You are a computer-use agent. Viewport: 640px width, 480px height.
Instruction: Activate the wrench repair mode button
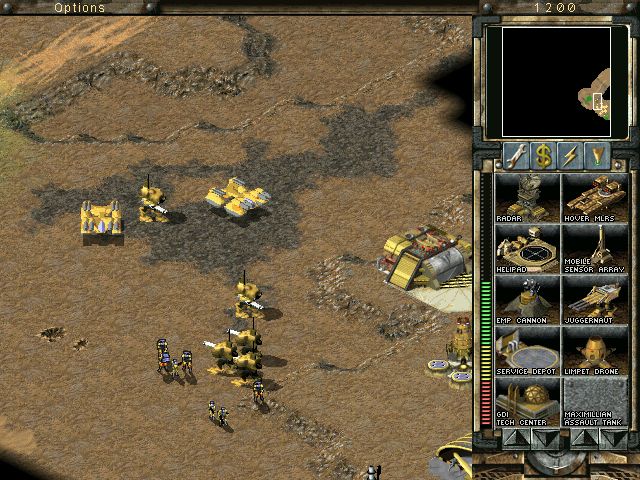pos(516,155)
